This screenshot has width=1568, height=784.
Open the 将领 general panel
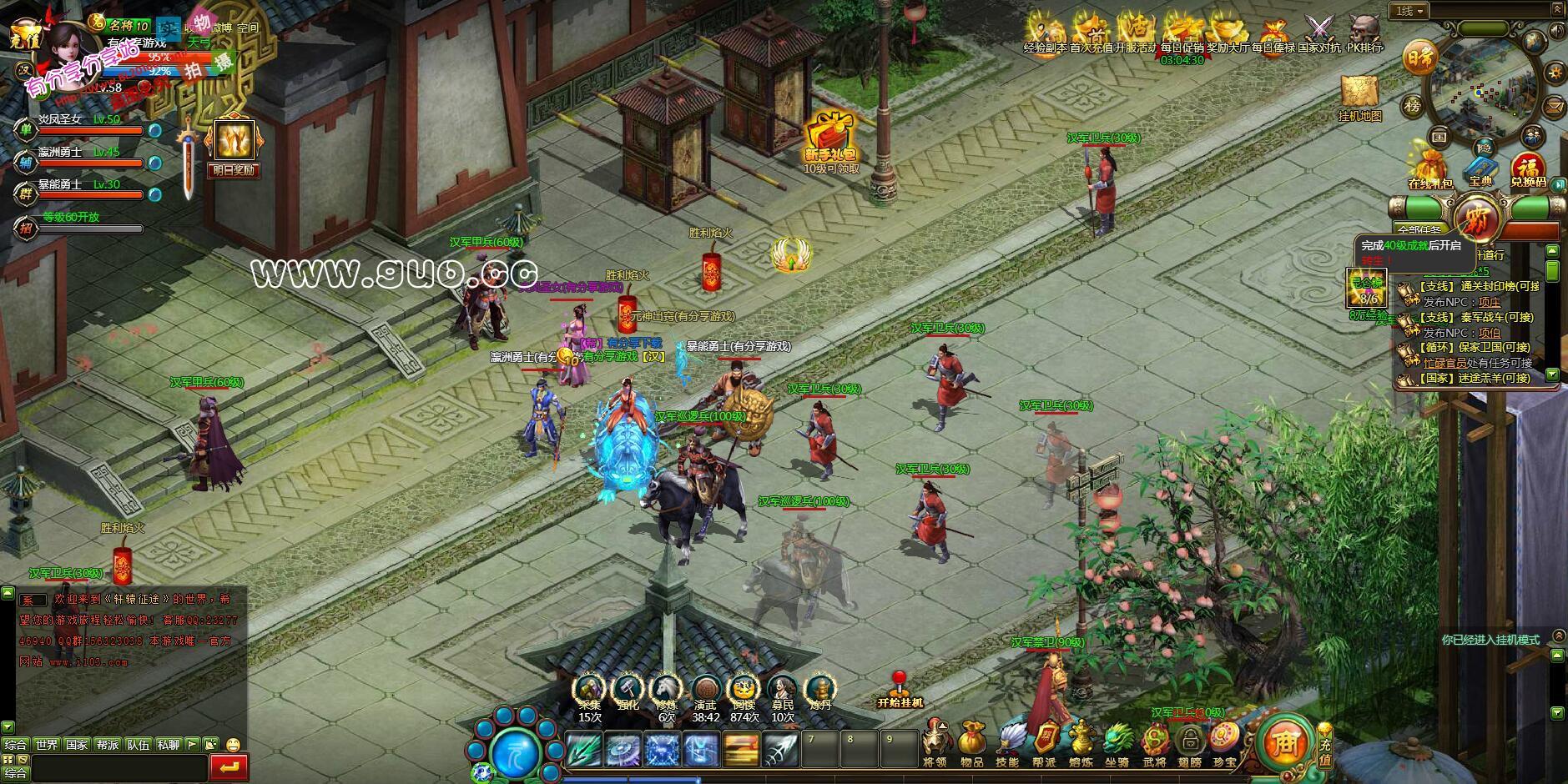point(935,742)
